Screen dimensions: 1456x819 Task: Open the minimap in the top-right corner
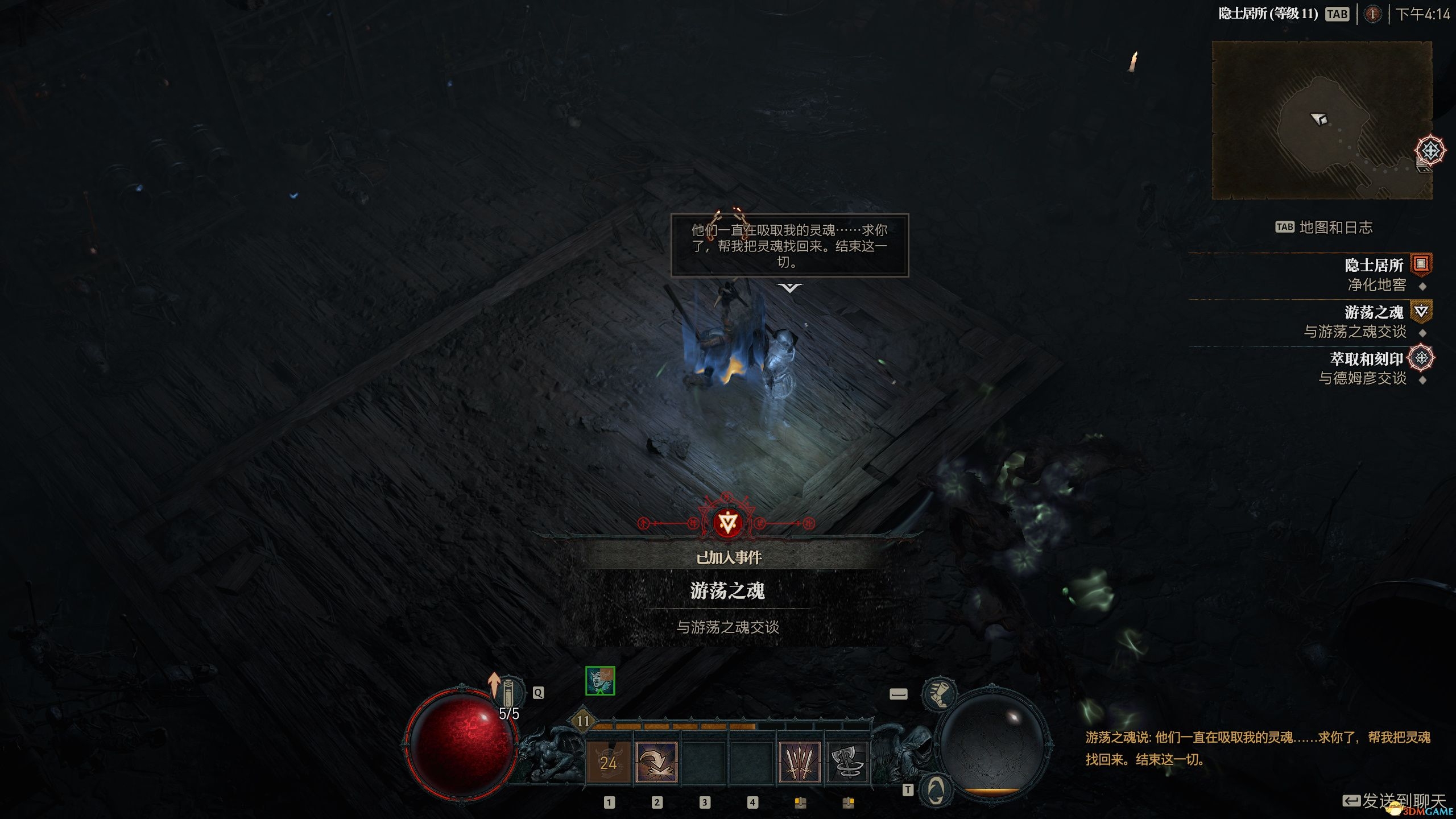click(x=1322, y=120)
